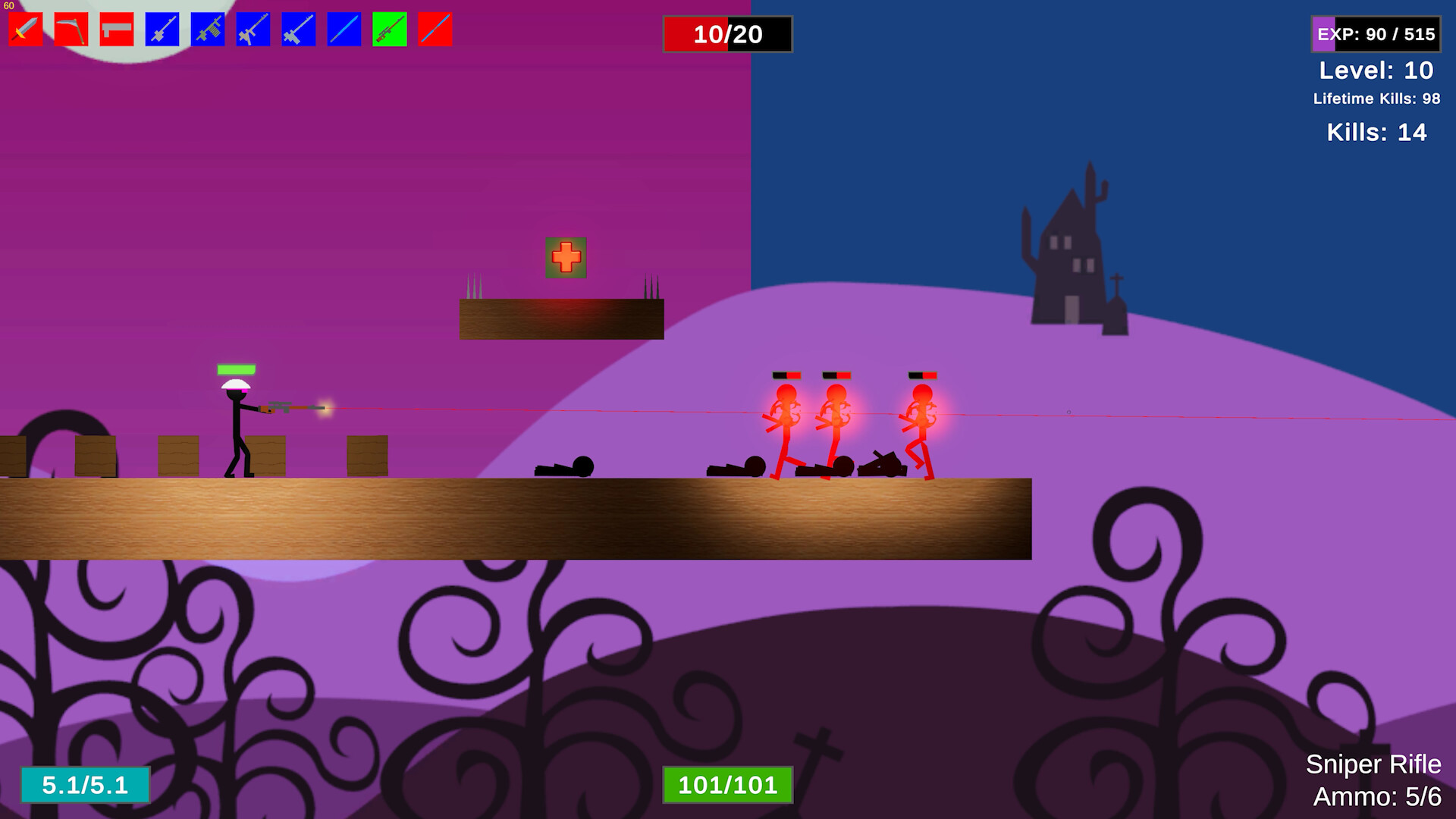Select the red laser spear slot
The image size is (1456, 819).
click(x=434, y=30)
